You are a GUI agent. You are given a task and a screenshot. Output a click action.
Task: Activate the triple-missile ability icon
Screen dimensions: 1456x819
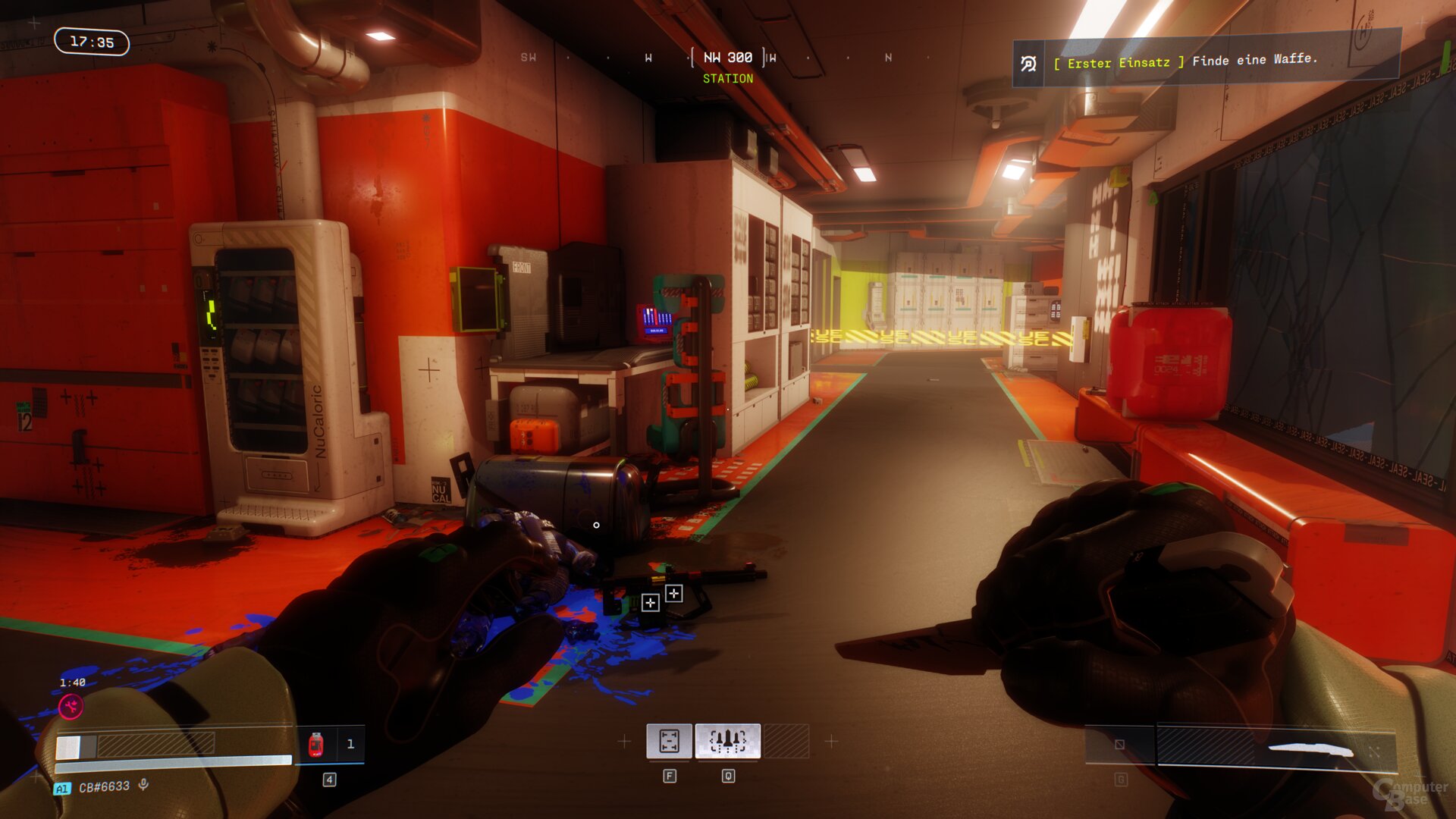(x=727, y=741)
